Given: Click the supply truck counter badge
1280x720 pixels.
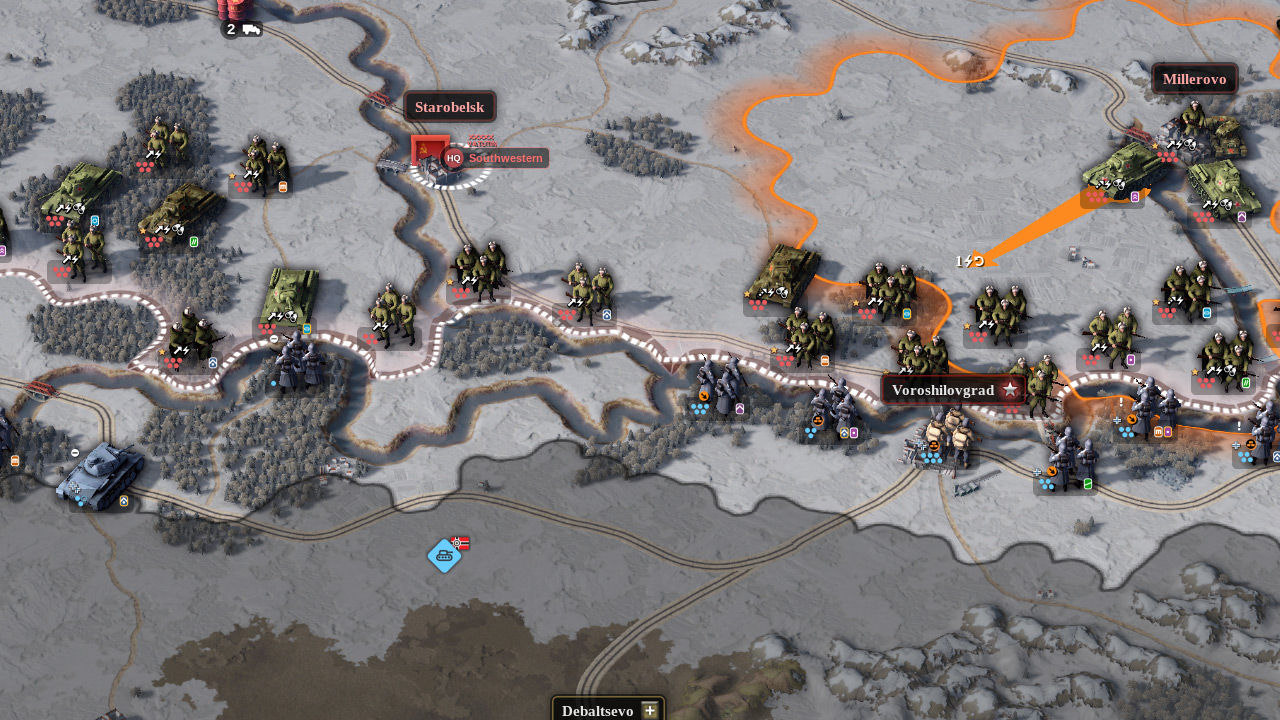Looking at the screenshot, I should tap(241, 29).
